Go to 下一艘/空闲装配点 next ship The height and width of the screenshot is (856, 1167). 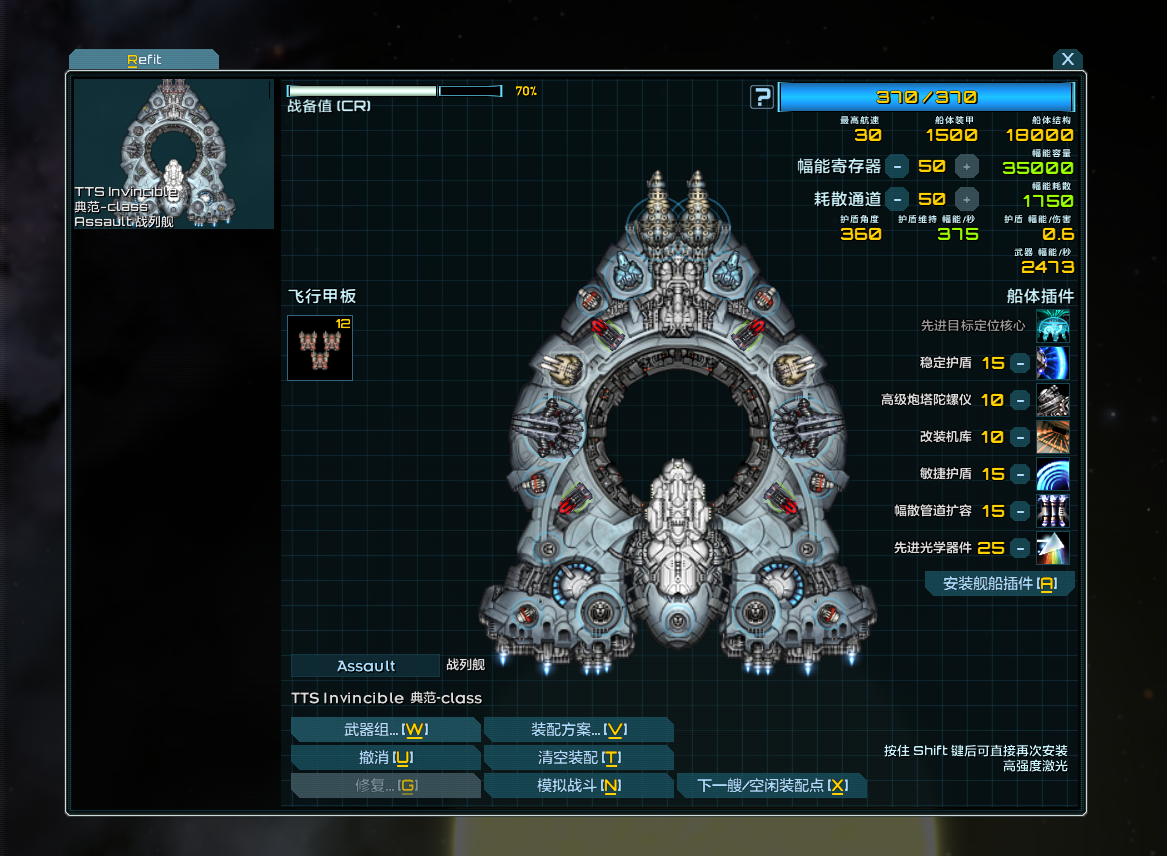tap(772, 786)
